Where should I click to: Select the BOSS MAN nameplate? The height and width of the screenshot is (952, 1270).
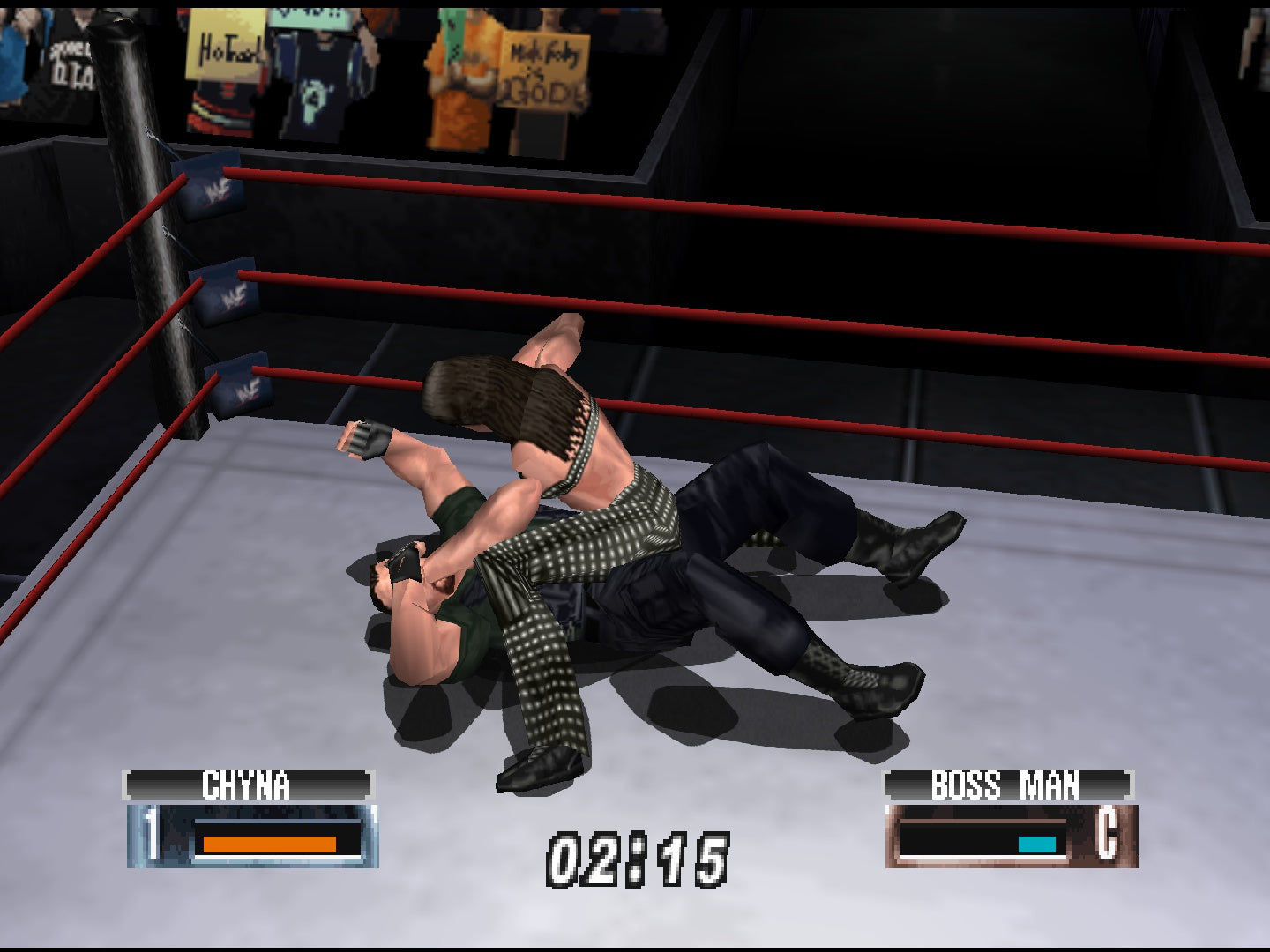(1007, 780)
